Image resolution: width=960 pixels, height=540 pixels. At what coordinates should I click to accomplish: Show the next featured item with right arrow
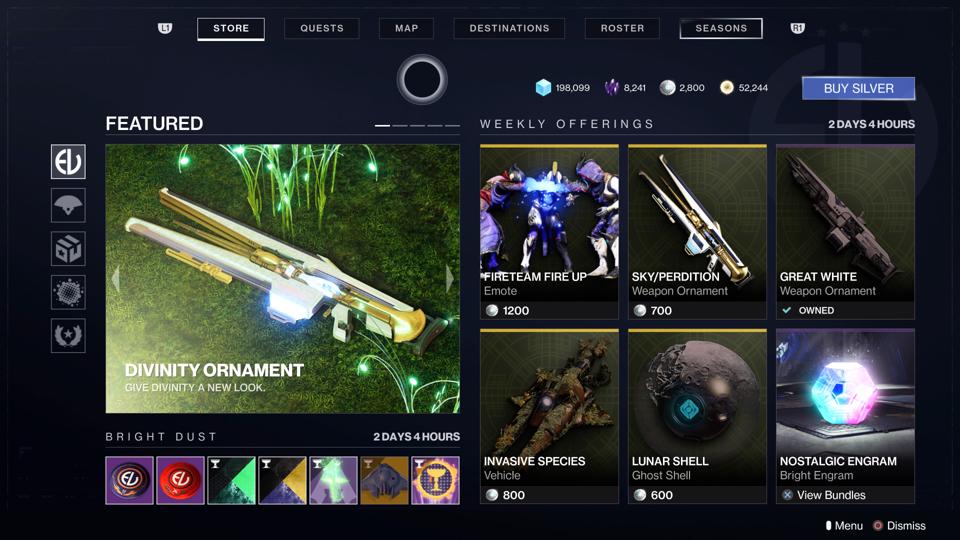coord(449,279)
